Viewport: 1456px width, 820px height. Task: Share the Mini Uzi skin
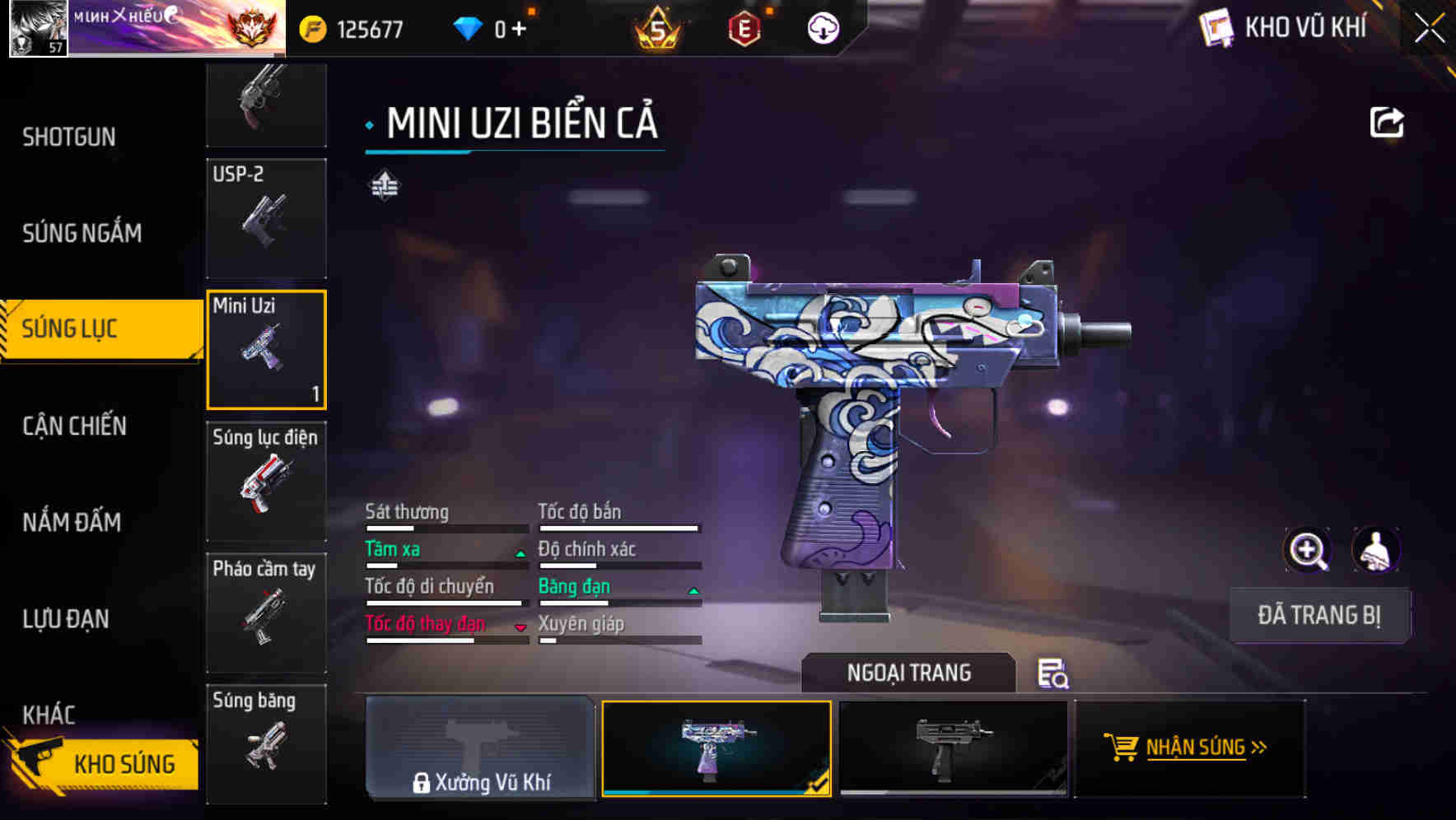pos(1386,123)
